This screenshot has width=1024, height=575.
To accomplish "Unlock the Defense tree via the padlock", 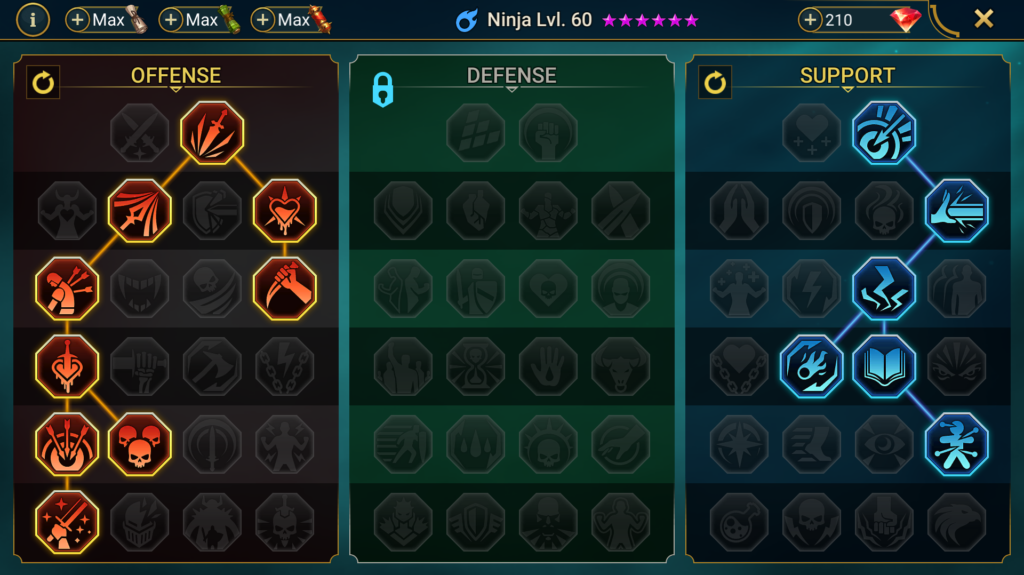I will [382, 89].
